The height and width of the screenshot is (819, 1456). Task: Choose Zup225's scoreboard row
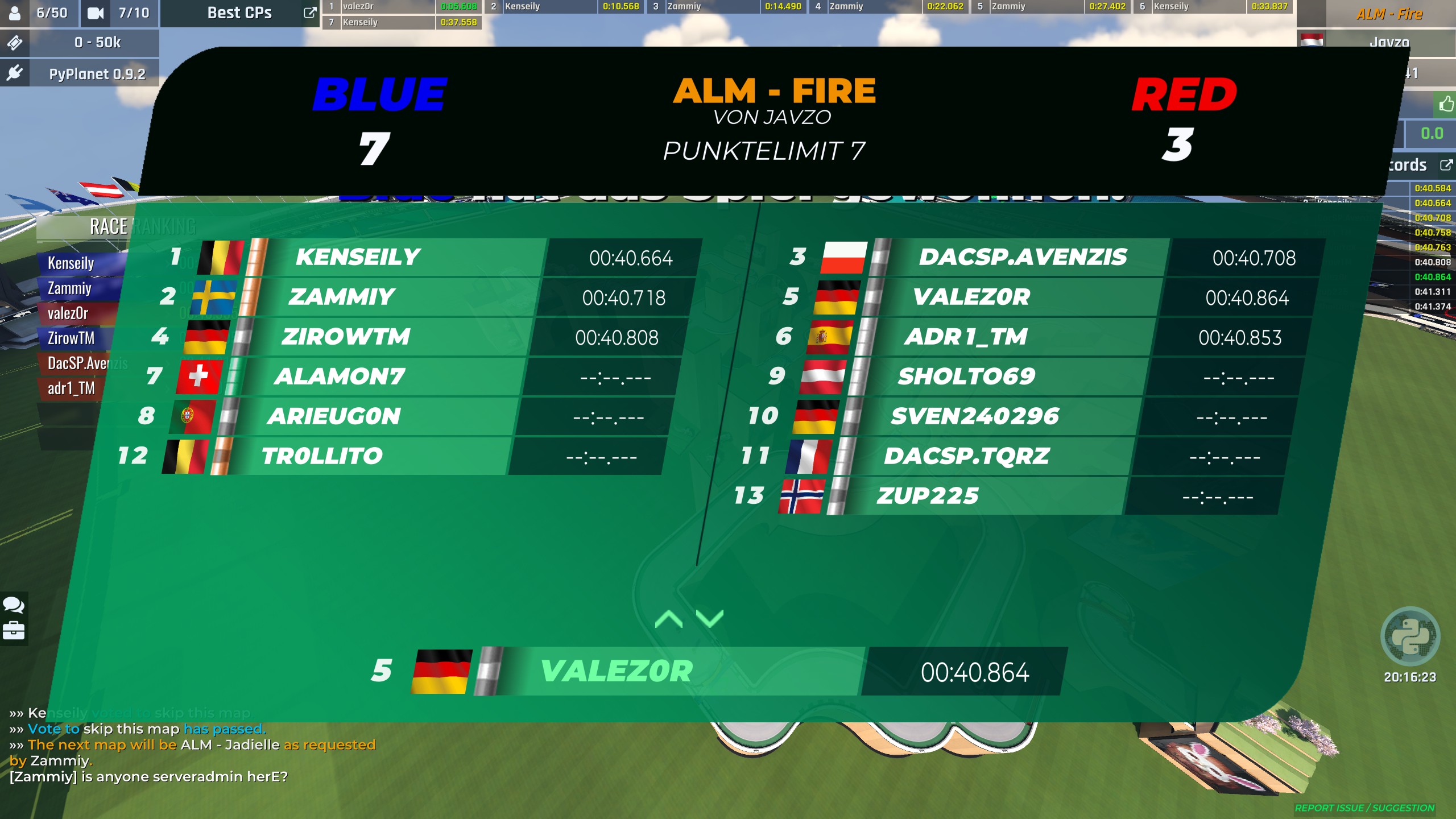tap(990, 497)
